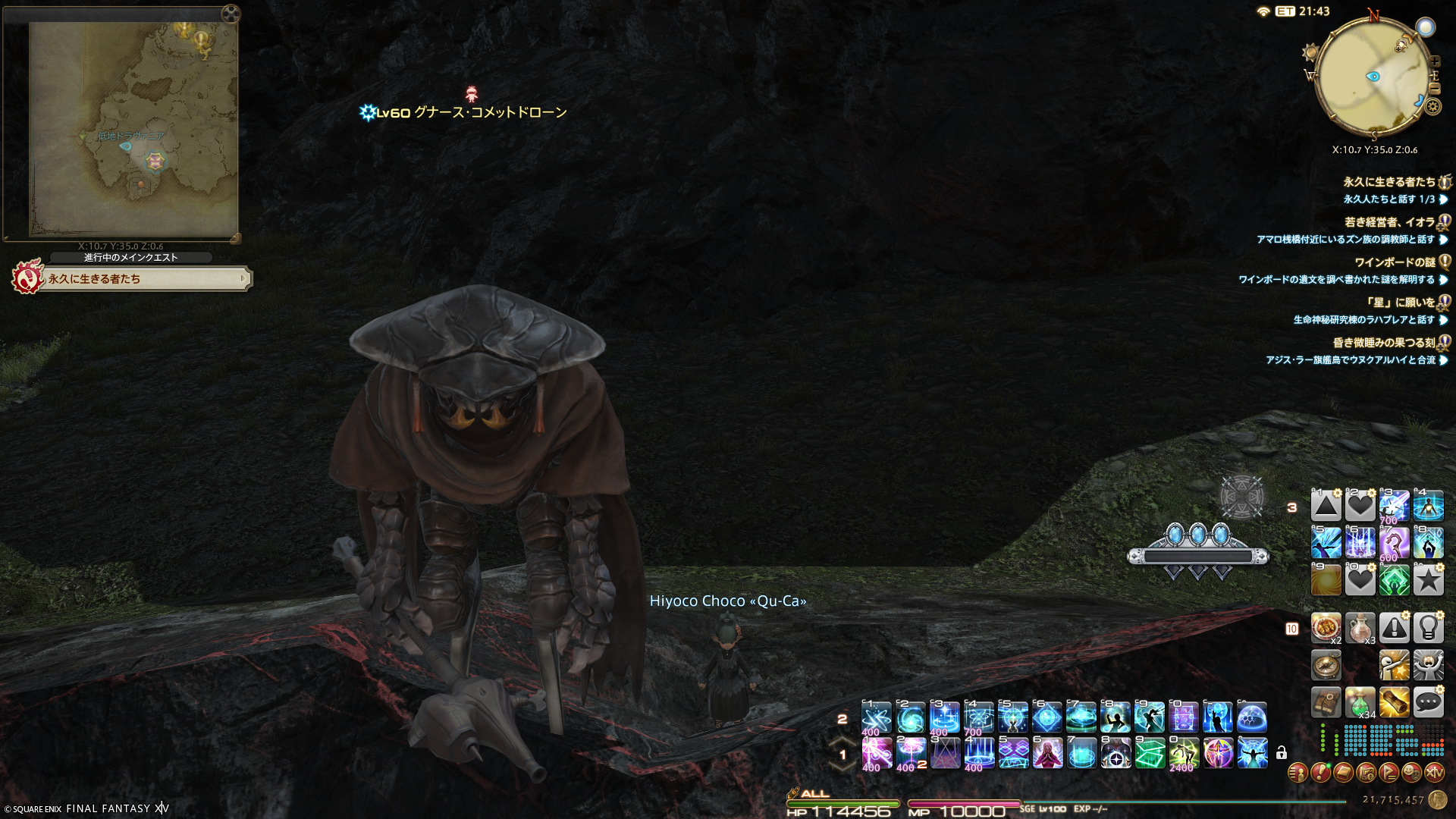Toggle the hotbar padlock icon
1456x819 pixels.
point(1282,753)
